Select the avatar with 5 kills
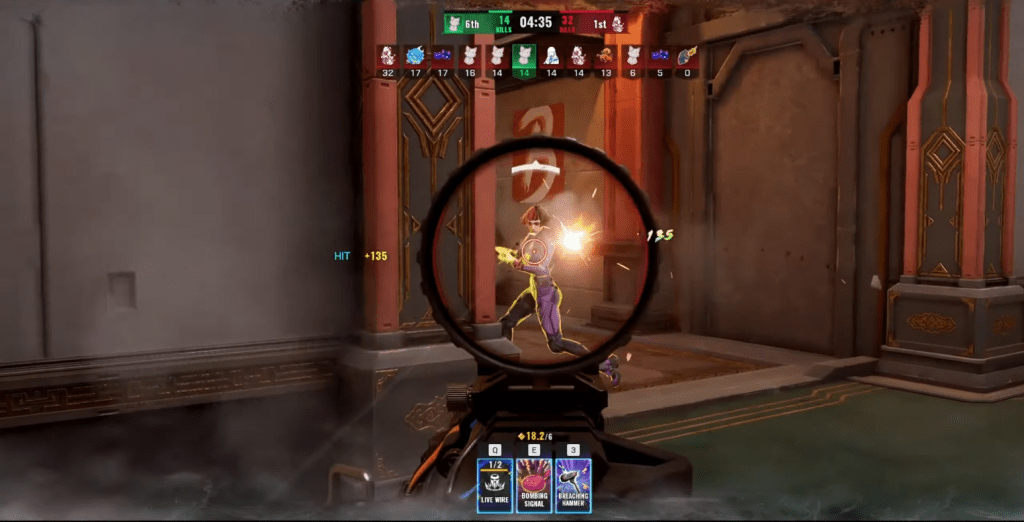Screen dimensions: 1024x522 point(660,56)
